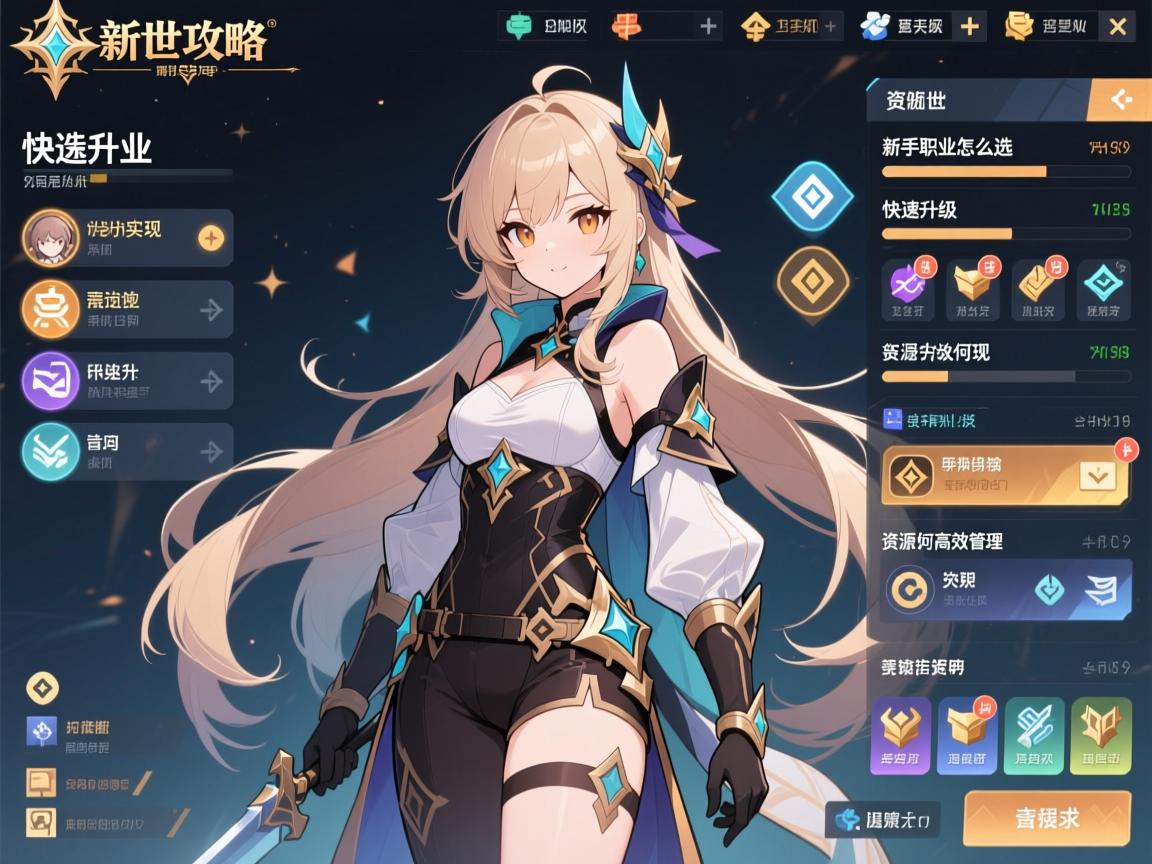Tap the blue diamond button beside the character
Screen dimensions: 1152x864
tap(811, 197)
